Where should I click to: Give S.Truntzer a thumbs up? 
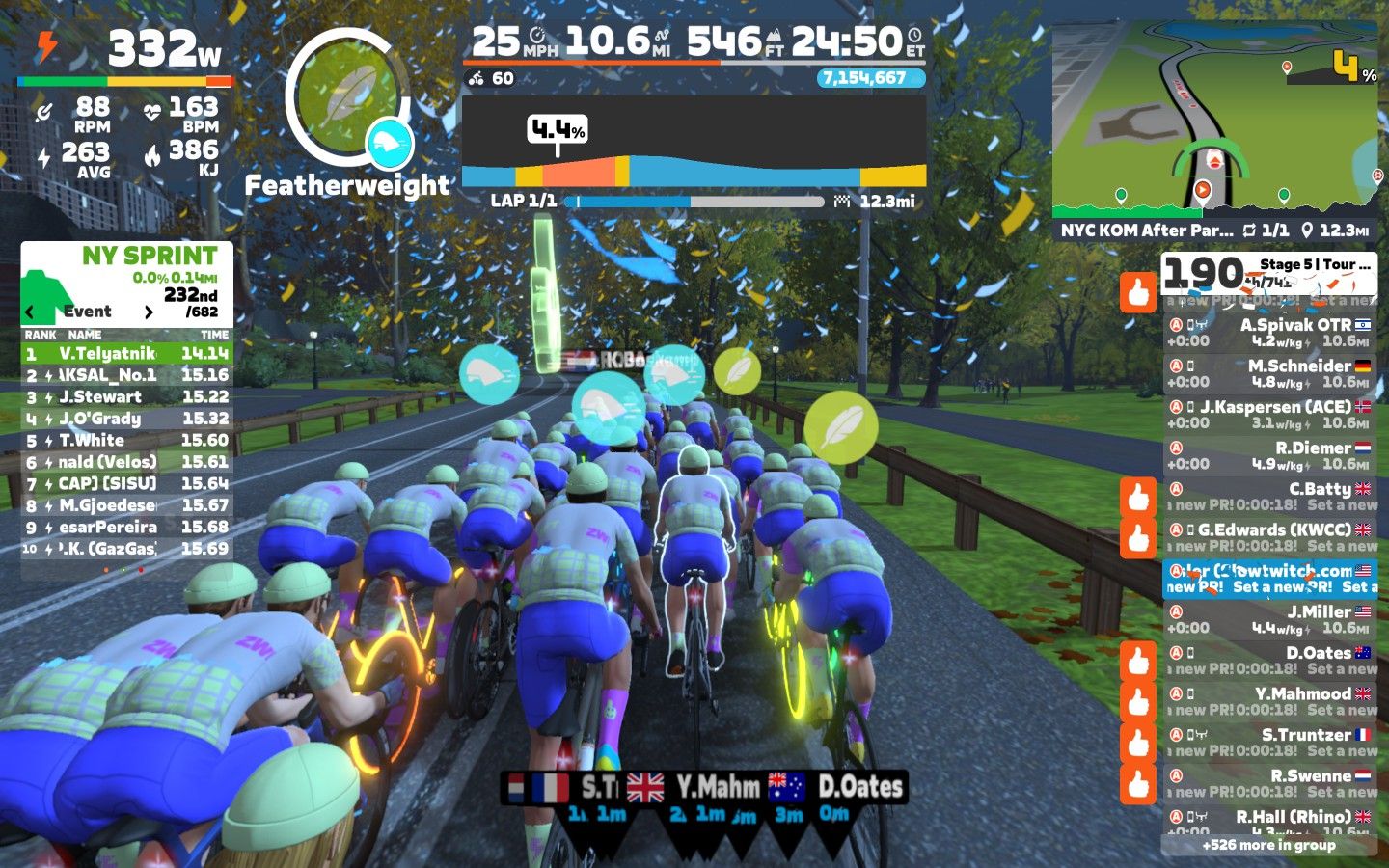coord(1138,744)
